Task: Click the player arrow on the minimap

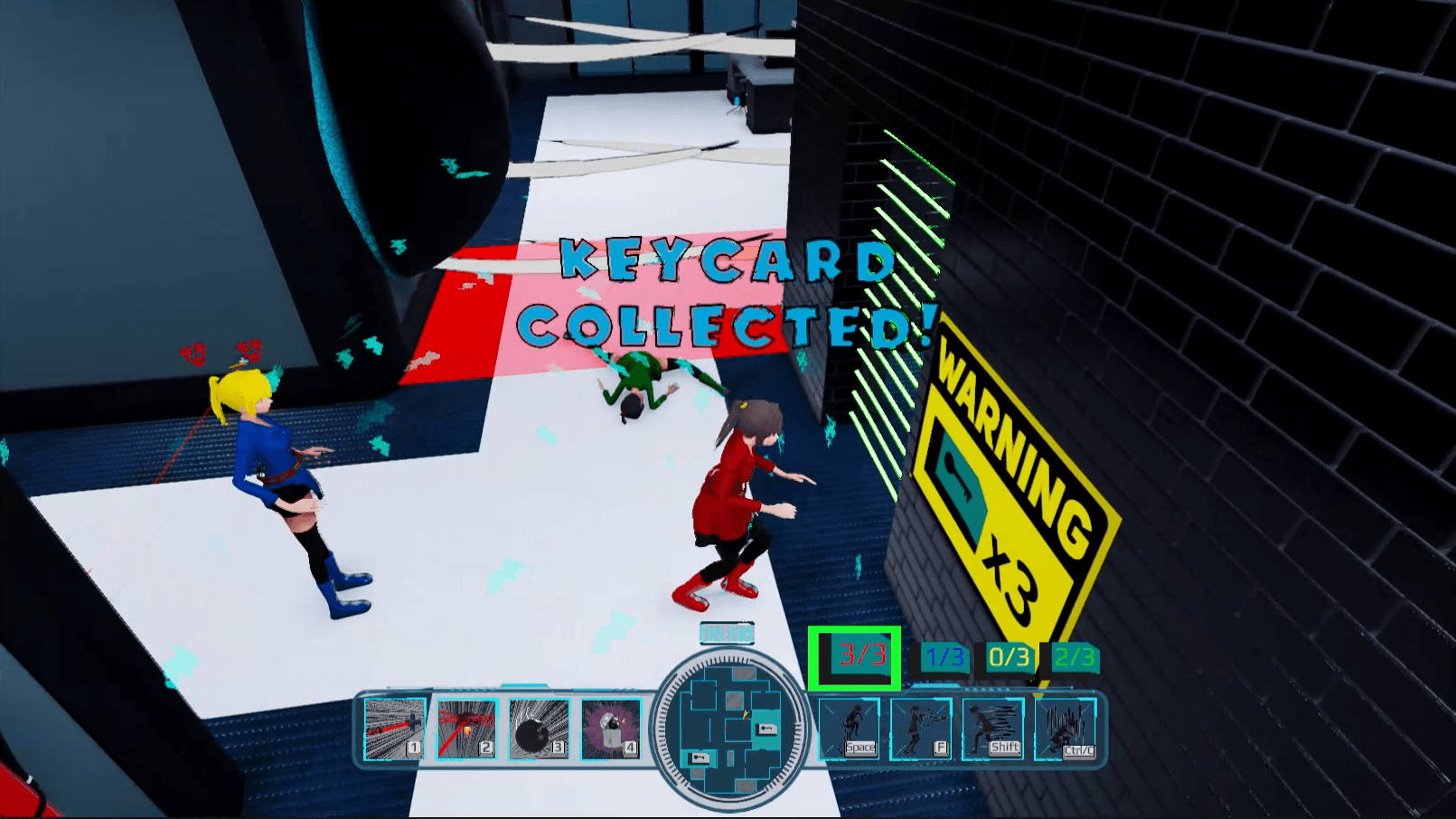Action: 746,714
